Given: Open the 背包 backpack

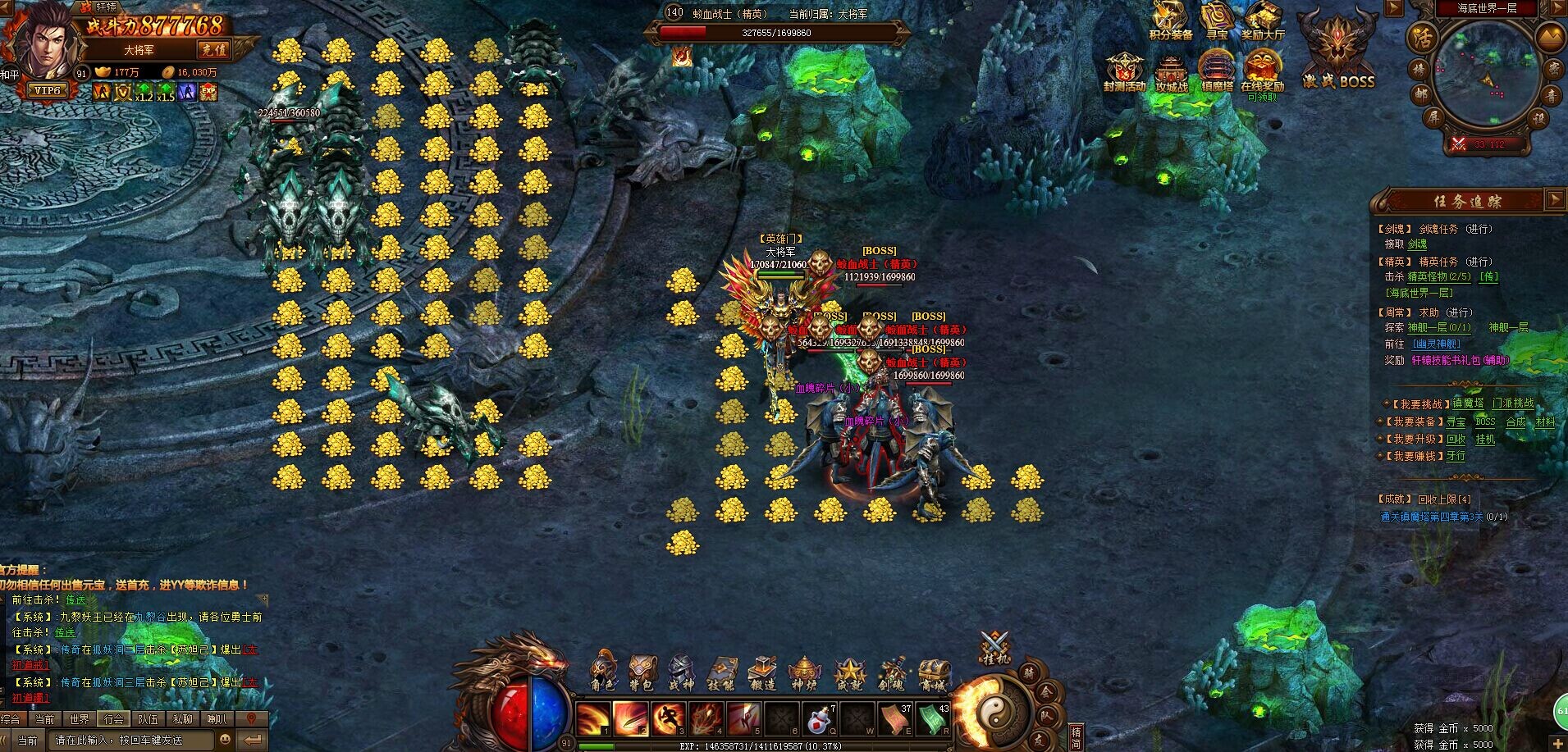Looking at the screenshot, I should pos(642,672).
